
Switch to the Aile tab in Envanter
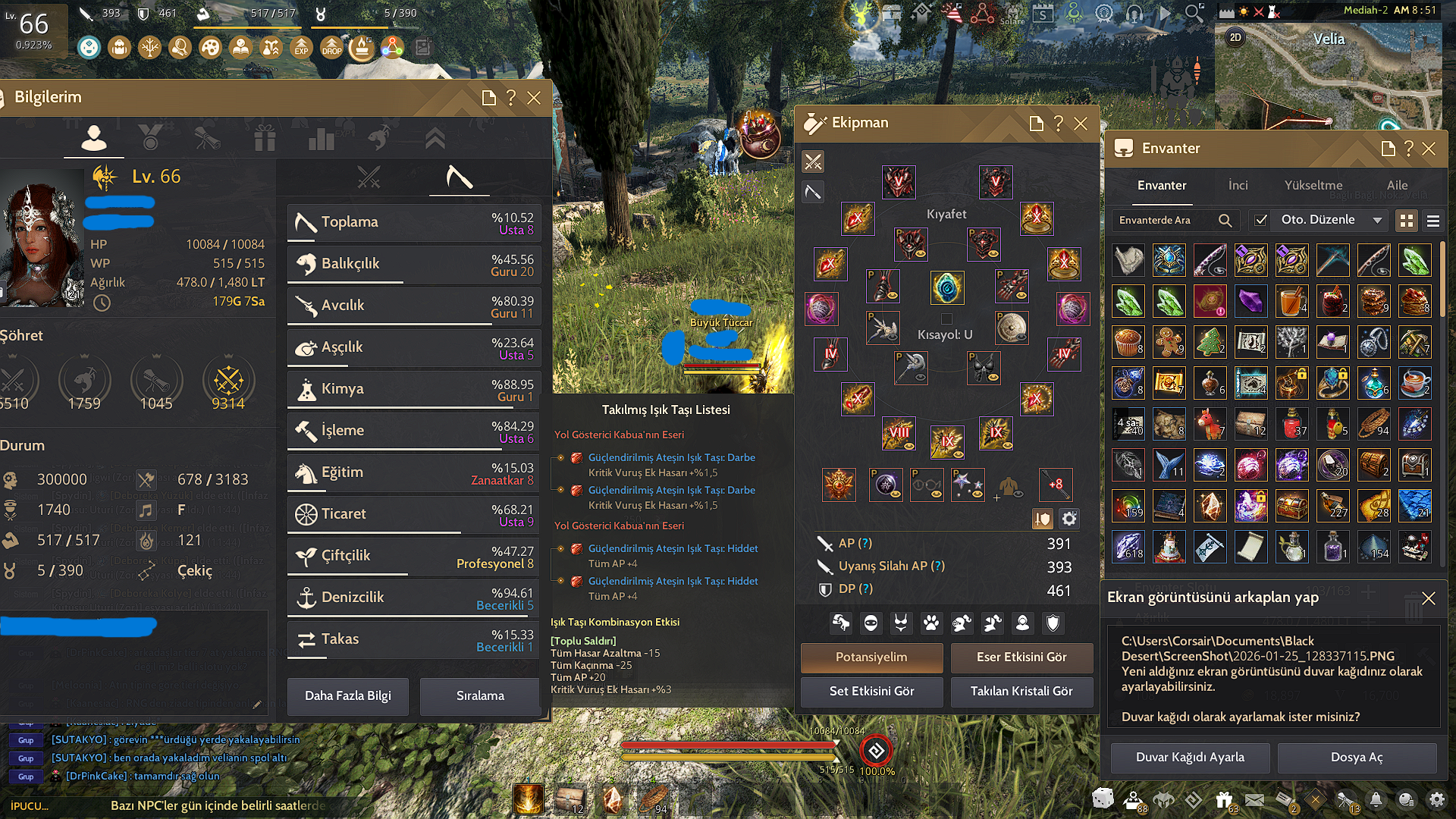pos(1397,185)
